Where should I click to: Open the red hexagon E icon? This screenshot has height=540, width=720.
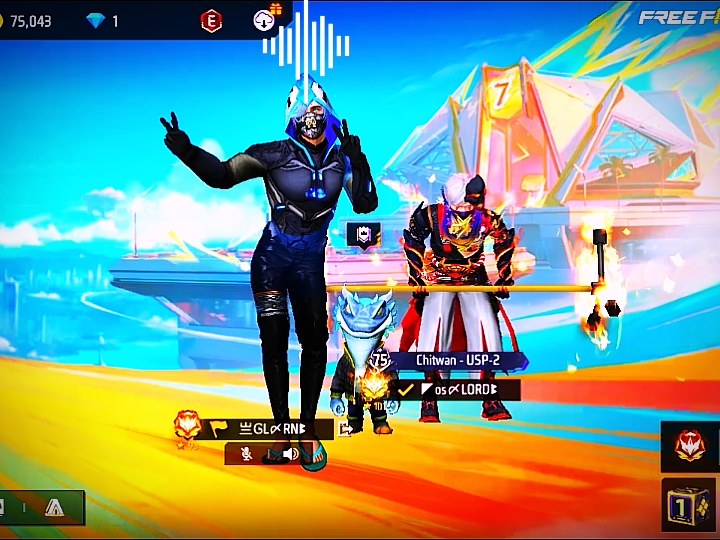pyautogui.click(x=211, y=20)
